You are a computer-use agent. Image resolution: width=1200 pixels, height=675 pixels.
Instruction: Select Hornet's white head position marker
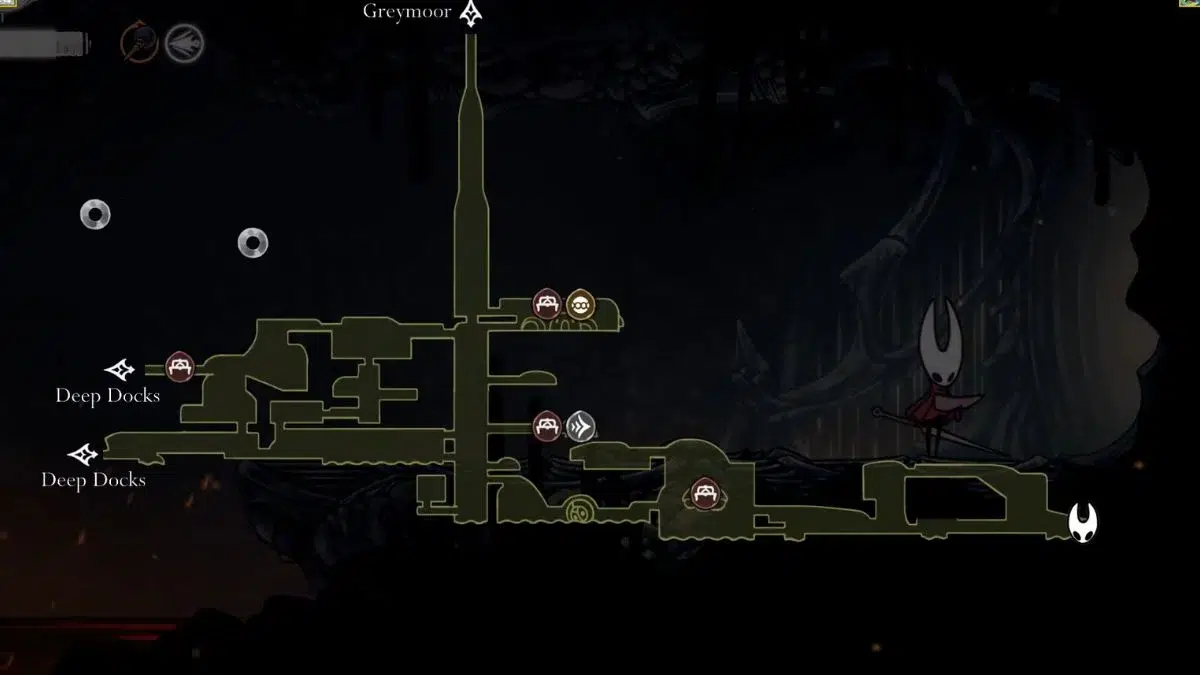1082,522
